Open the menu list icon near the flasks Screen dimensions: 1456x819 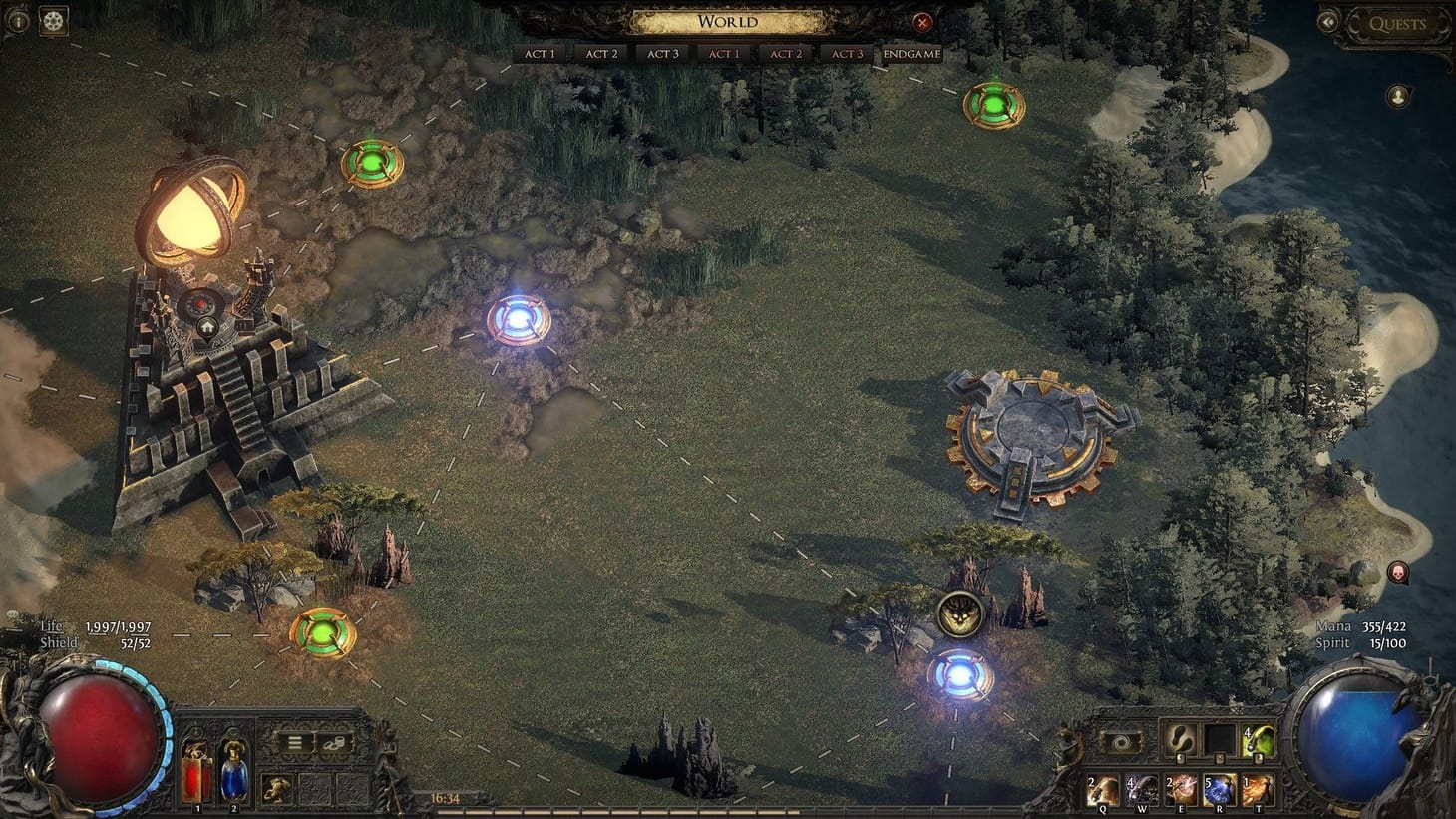(295, 742)
